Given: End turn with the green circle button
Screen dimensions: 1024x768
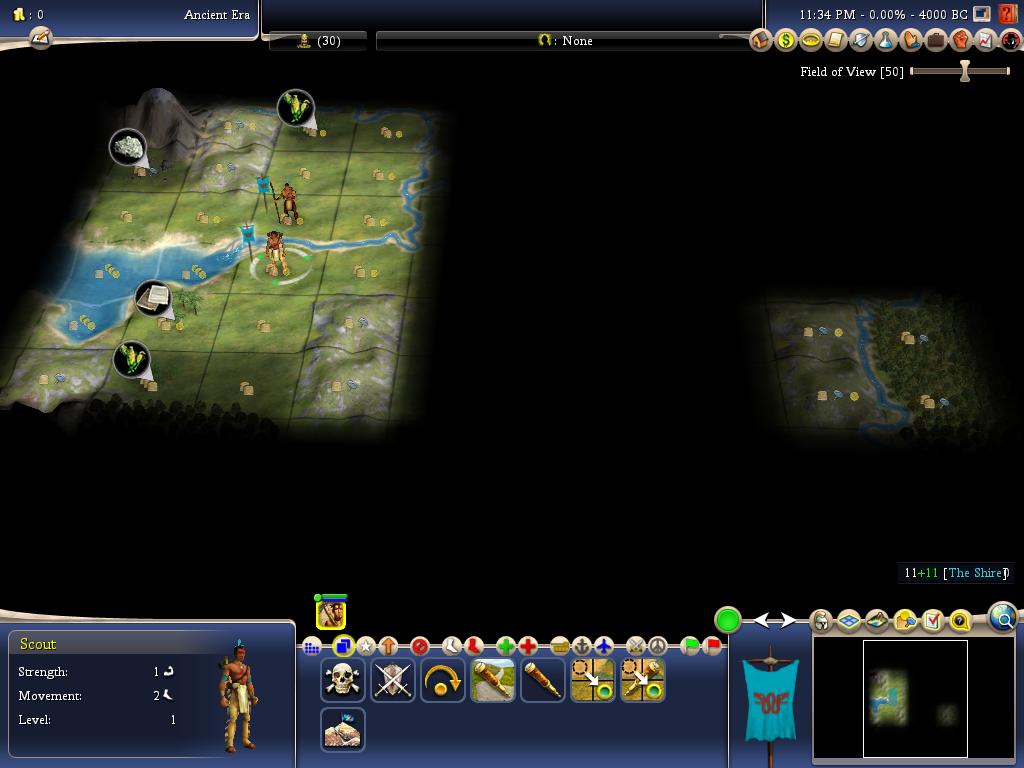Looking at the screenshot, I should [x=728, y=620].
